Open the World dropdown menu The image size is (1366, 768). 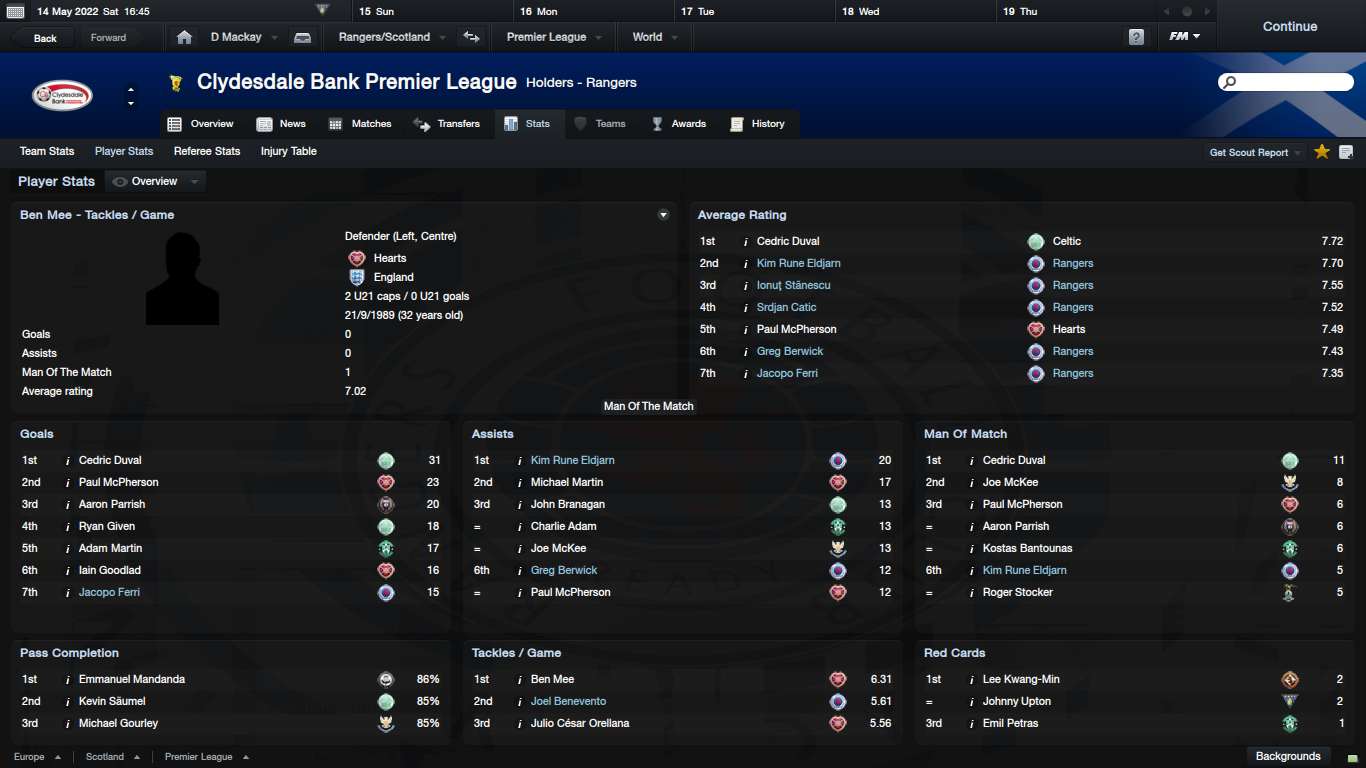coord(655,37)
